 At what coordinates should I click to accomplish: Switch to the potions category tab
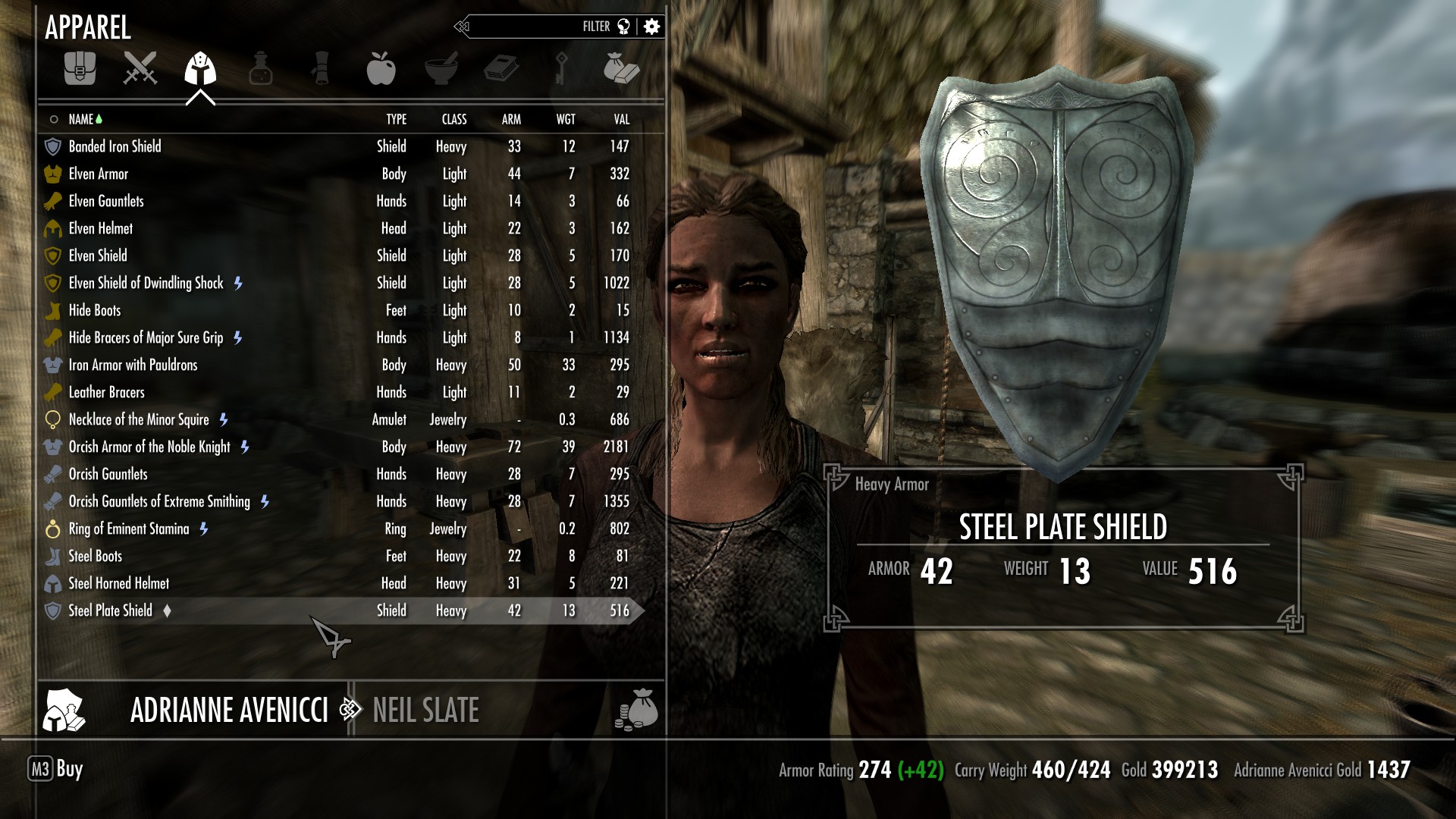(261, 68)
